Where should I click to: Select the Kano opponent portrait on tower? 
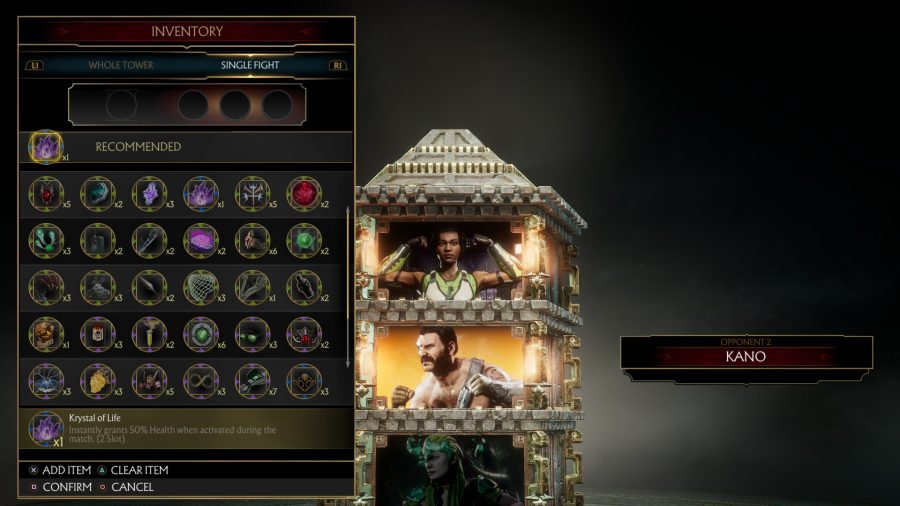(x=450, y=367)
